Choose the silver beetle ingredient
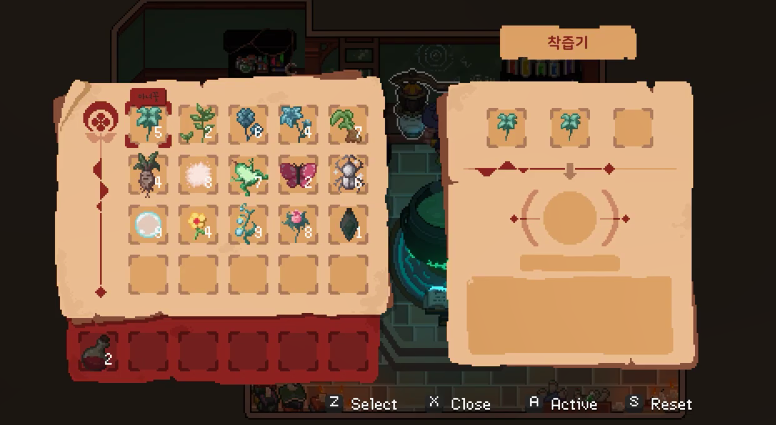 point(348,174)
